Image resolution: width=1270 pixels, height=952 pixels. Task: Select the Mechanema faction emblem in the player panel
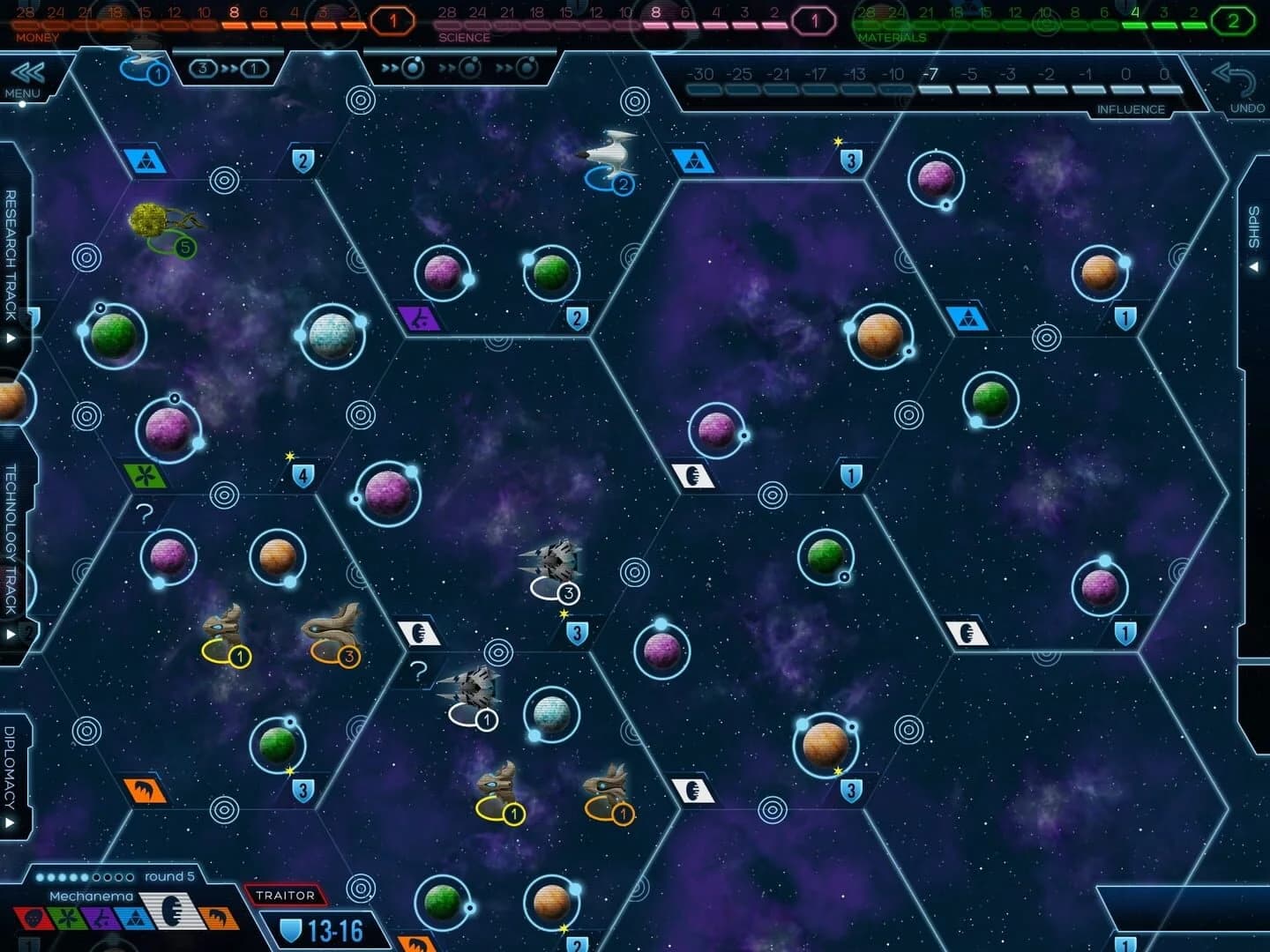[x=171, y=915]
